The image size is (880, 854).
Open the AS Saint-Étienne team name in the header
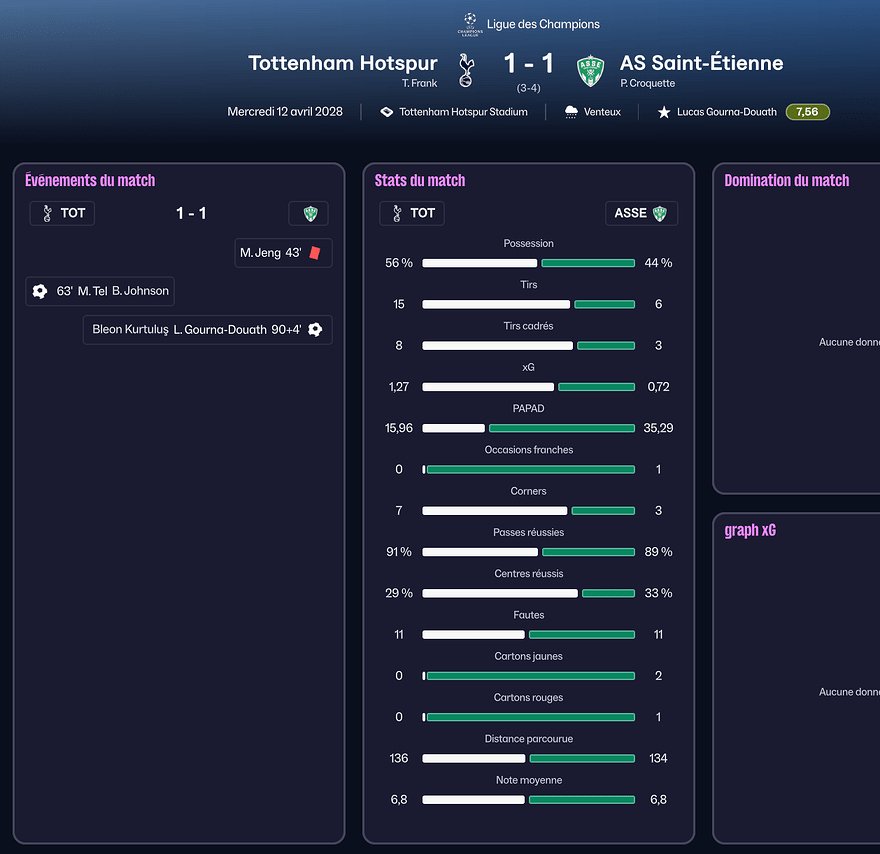point(701,63)
